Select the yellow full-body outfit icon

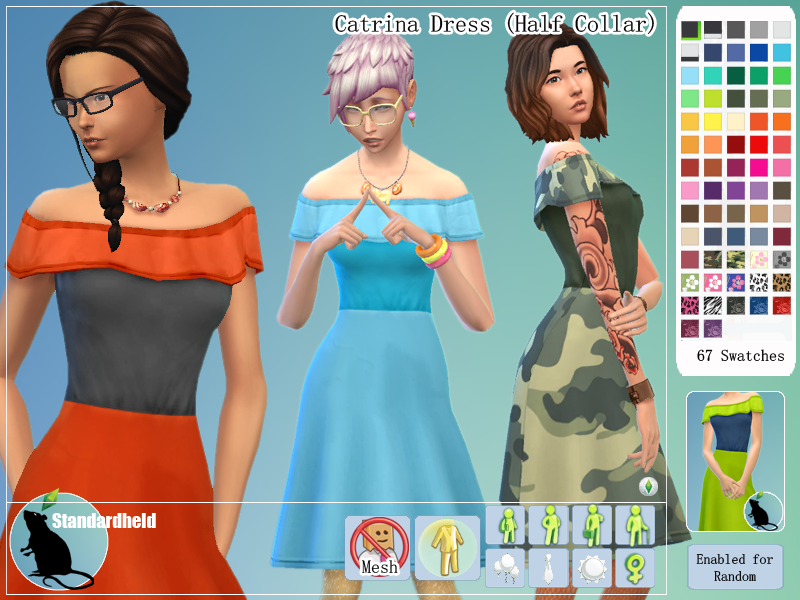pos(447,548)
